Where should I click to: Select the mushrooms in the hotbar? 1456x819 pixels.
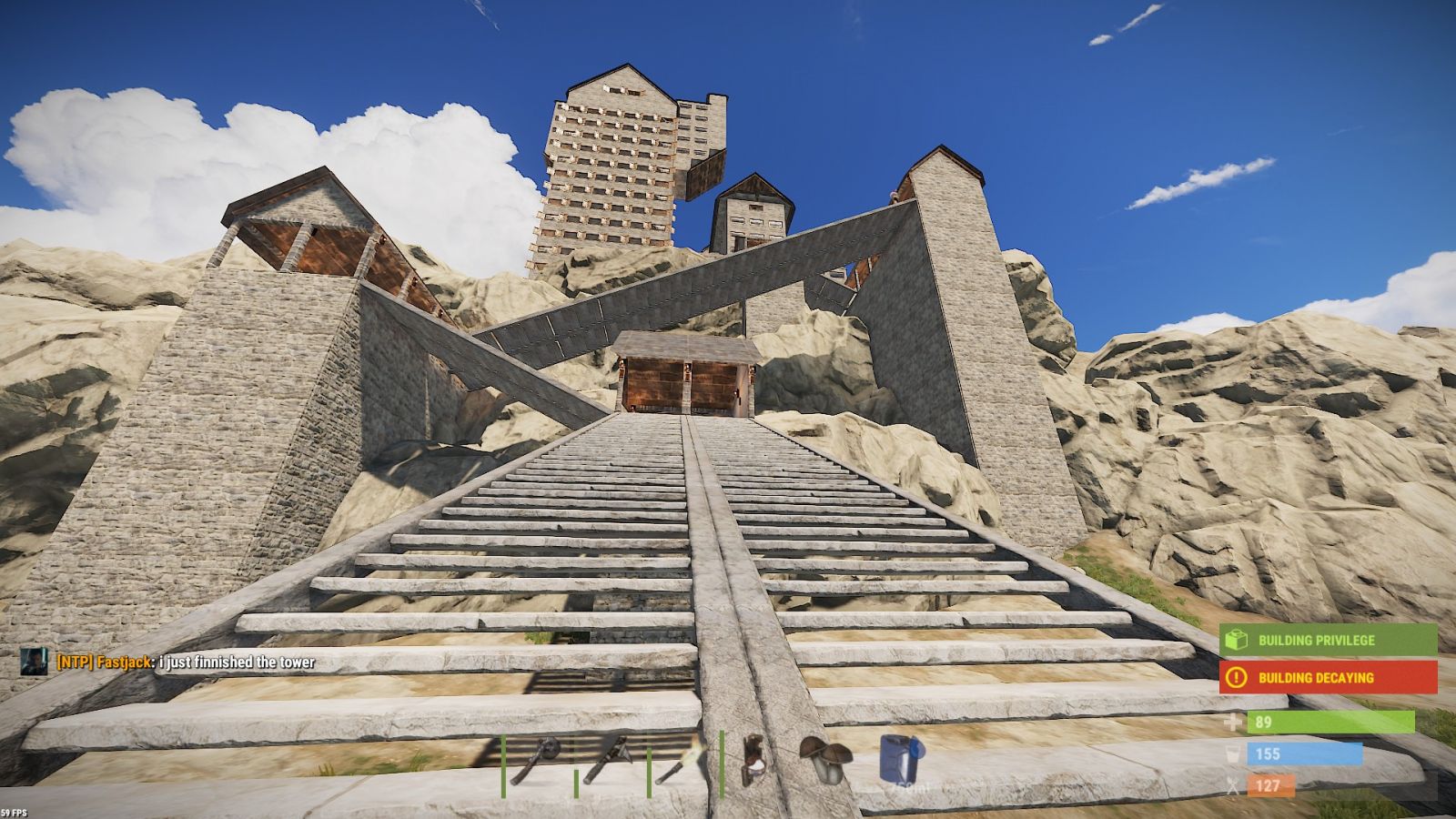tap(824, 761)
